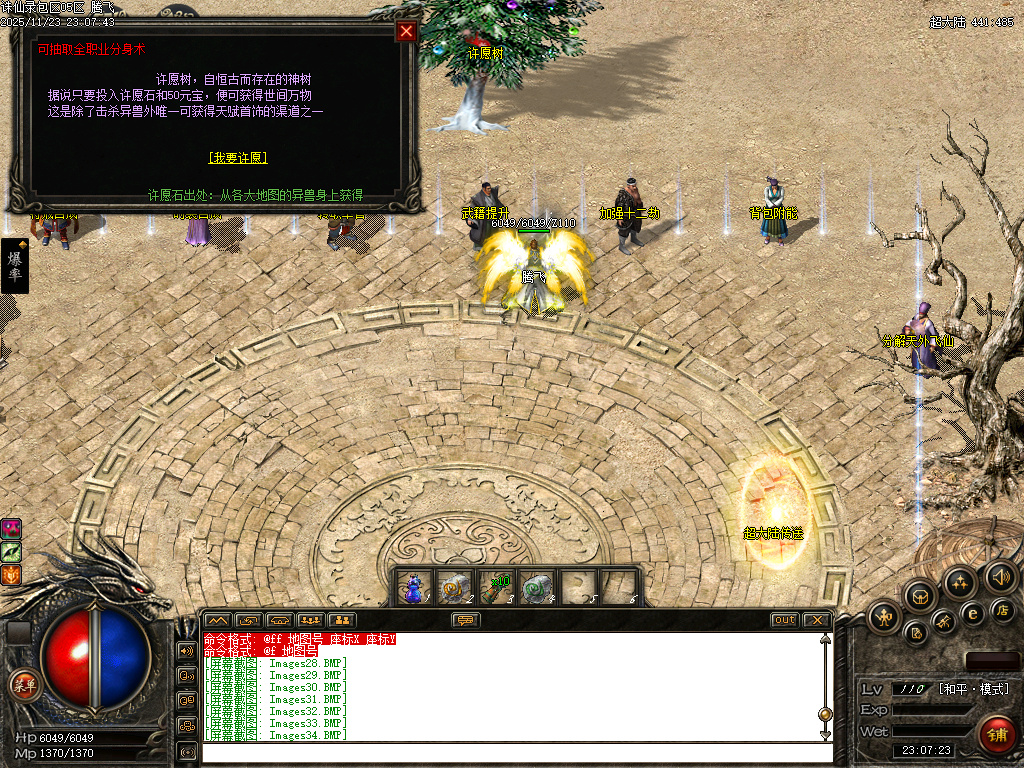Image resolution: width=1024 pixels, height=768 pixels.
Task: Select the blue potion hotbar slot
Action: point(414,587)
